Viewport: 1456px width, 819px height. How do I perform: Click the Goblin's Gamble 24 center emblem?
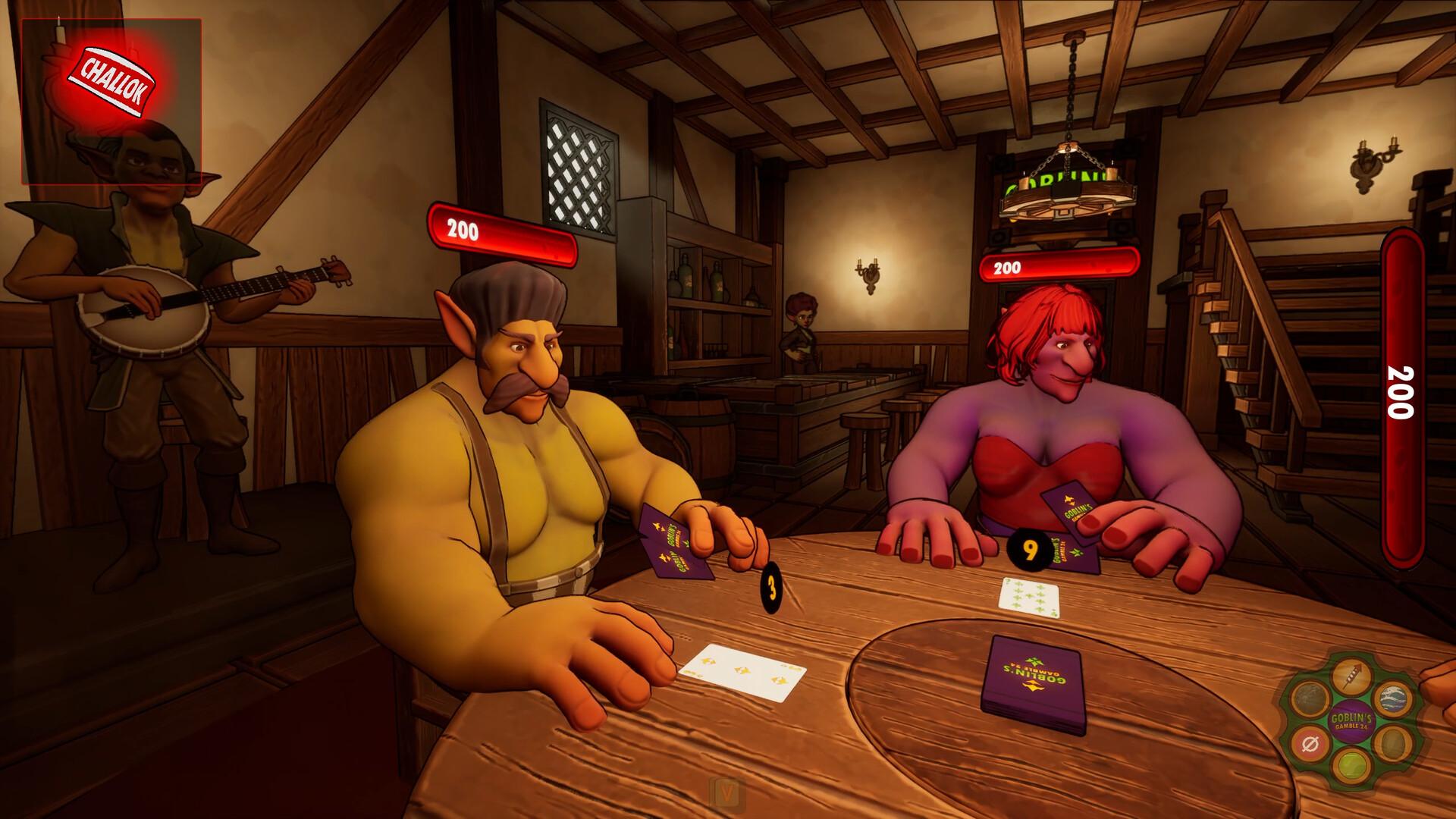pos(1351,720)
